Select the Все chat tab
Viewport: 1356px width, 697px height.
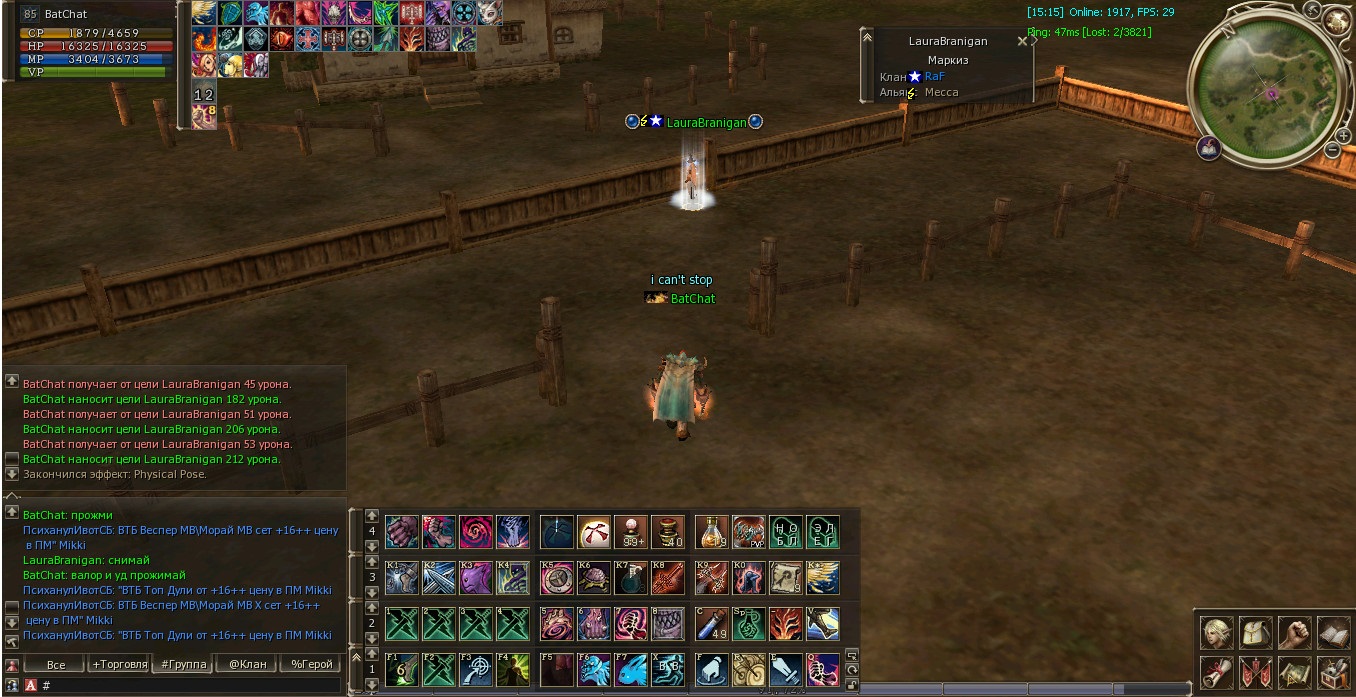coord(56,664)
